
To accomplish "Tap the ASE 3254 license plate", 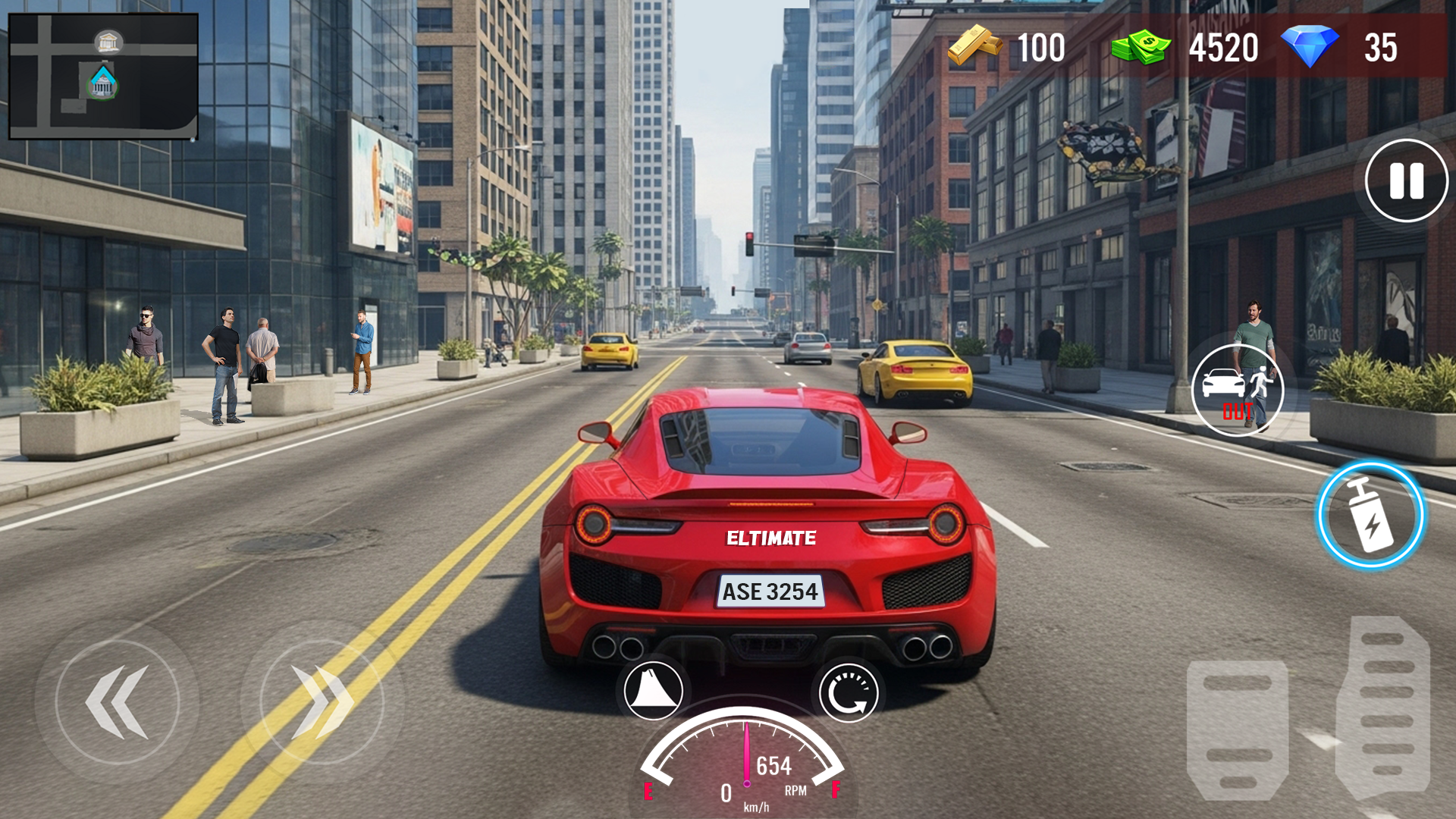I will point(770,592).
